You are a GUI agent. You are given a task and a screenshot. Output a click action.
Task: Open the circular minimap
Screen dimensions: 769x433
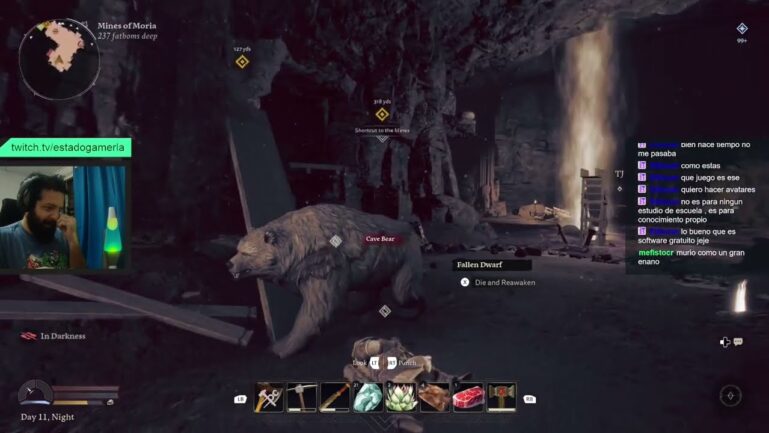coord(59,59)
